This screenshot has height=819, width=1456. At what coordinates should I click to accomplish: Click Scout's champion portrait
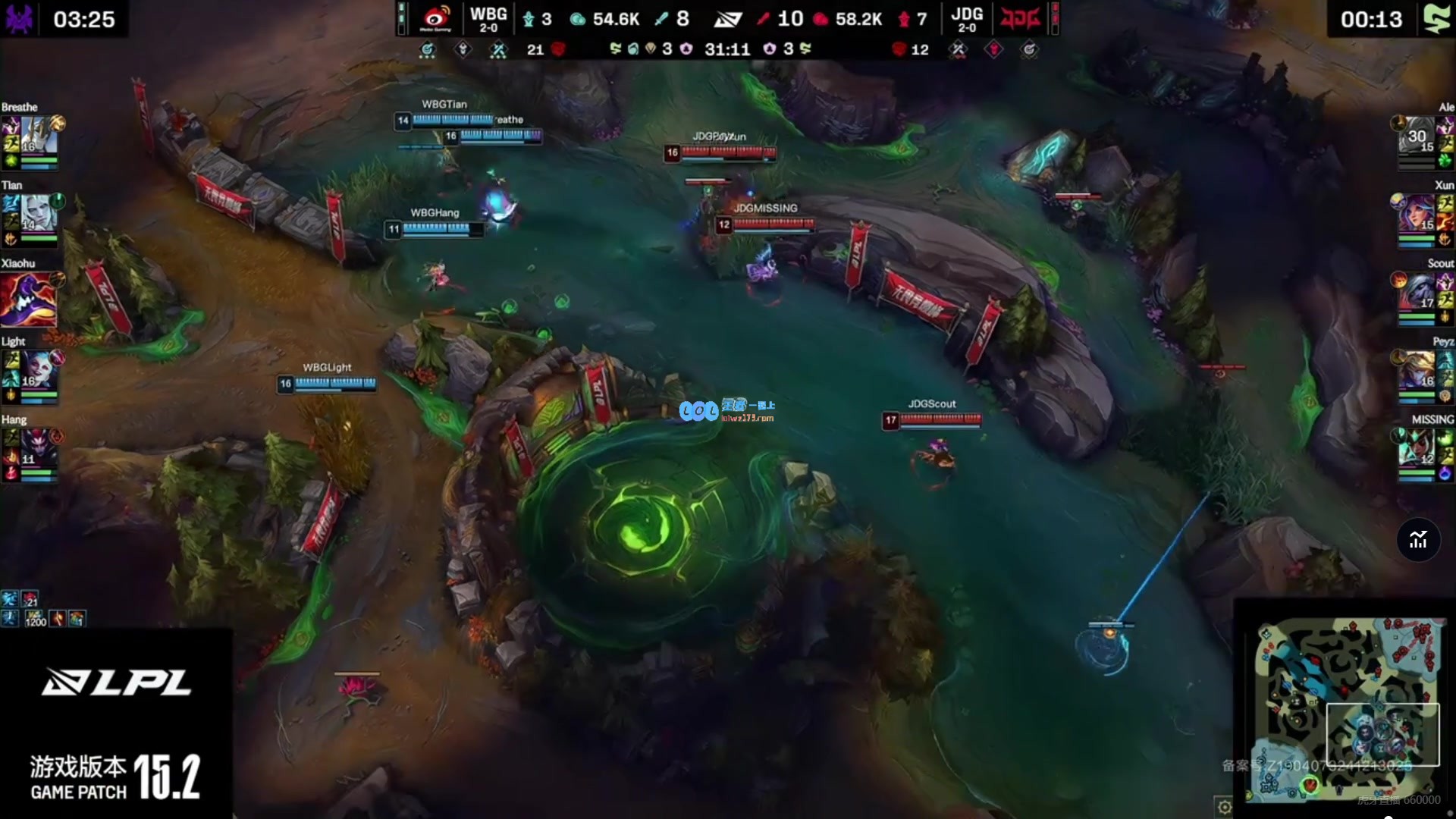click(1417, 293)
